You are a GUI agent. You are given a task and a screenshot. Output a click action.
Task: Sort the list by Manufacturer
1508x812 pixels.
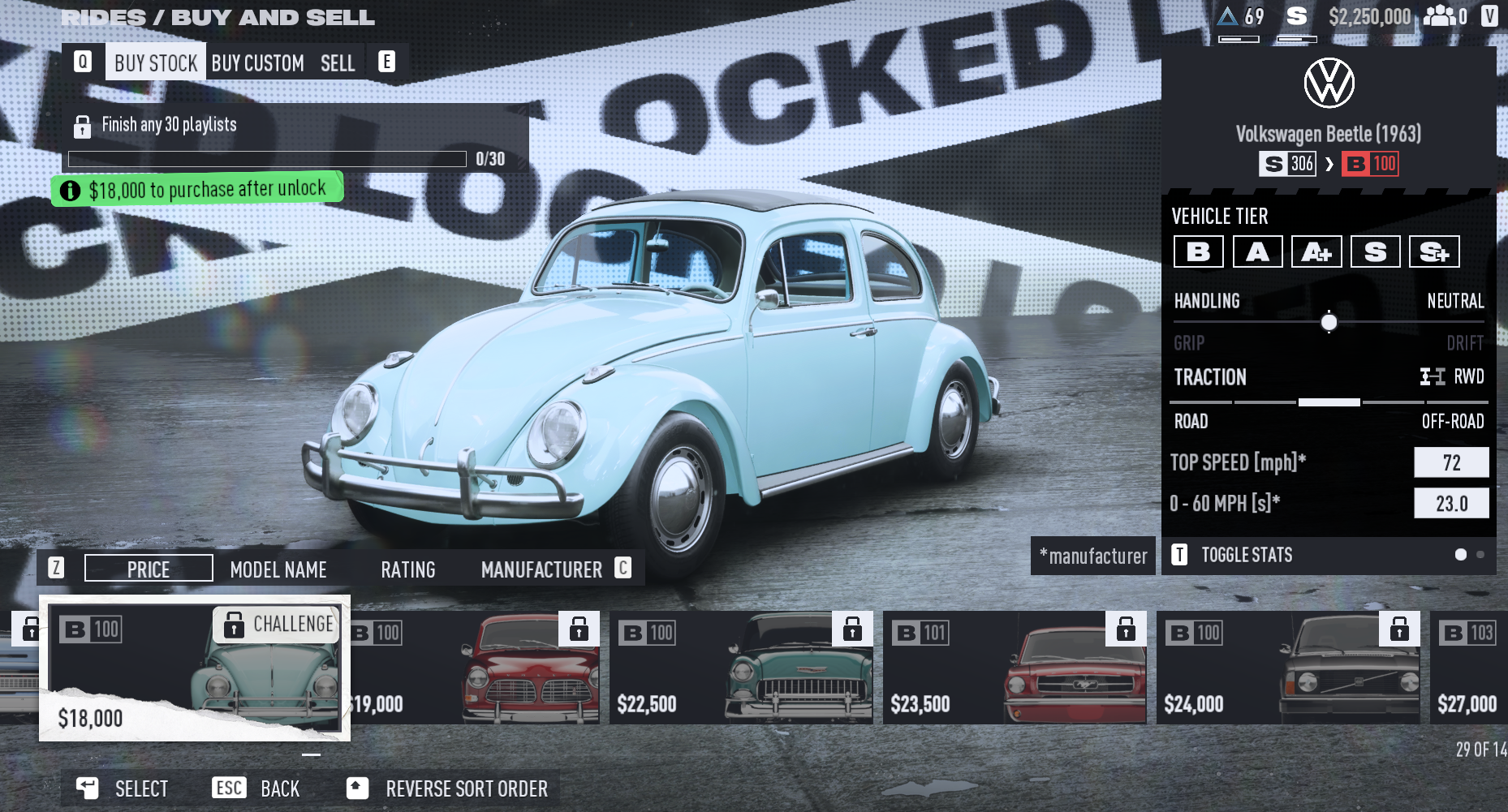tap(541, 569)
